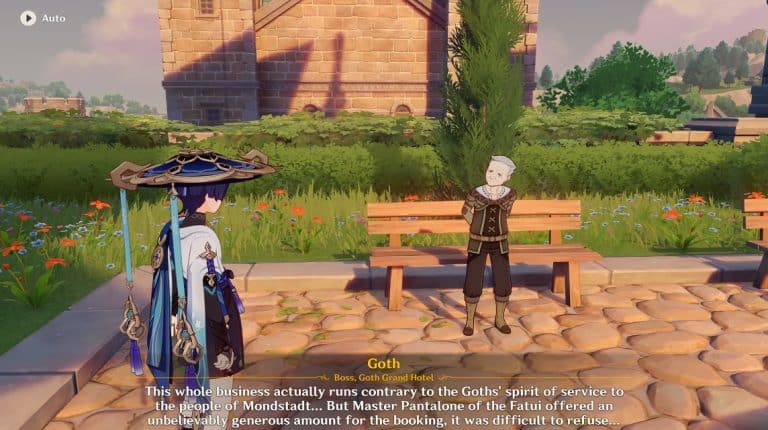
Task: Toggle the Auto dialogue playback button
Action: [28, 18]
